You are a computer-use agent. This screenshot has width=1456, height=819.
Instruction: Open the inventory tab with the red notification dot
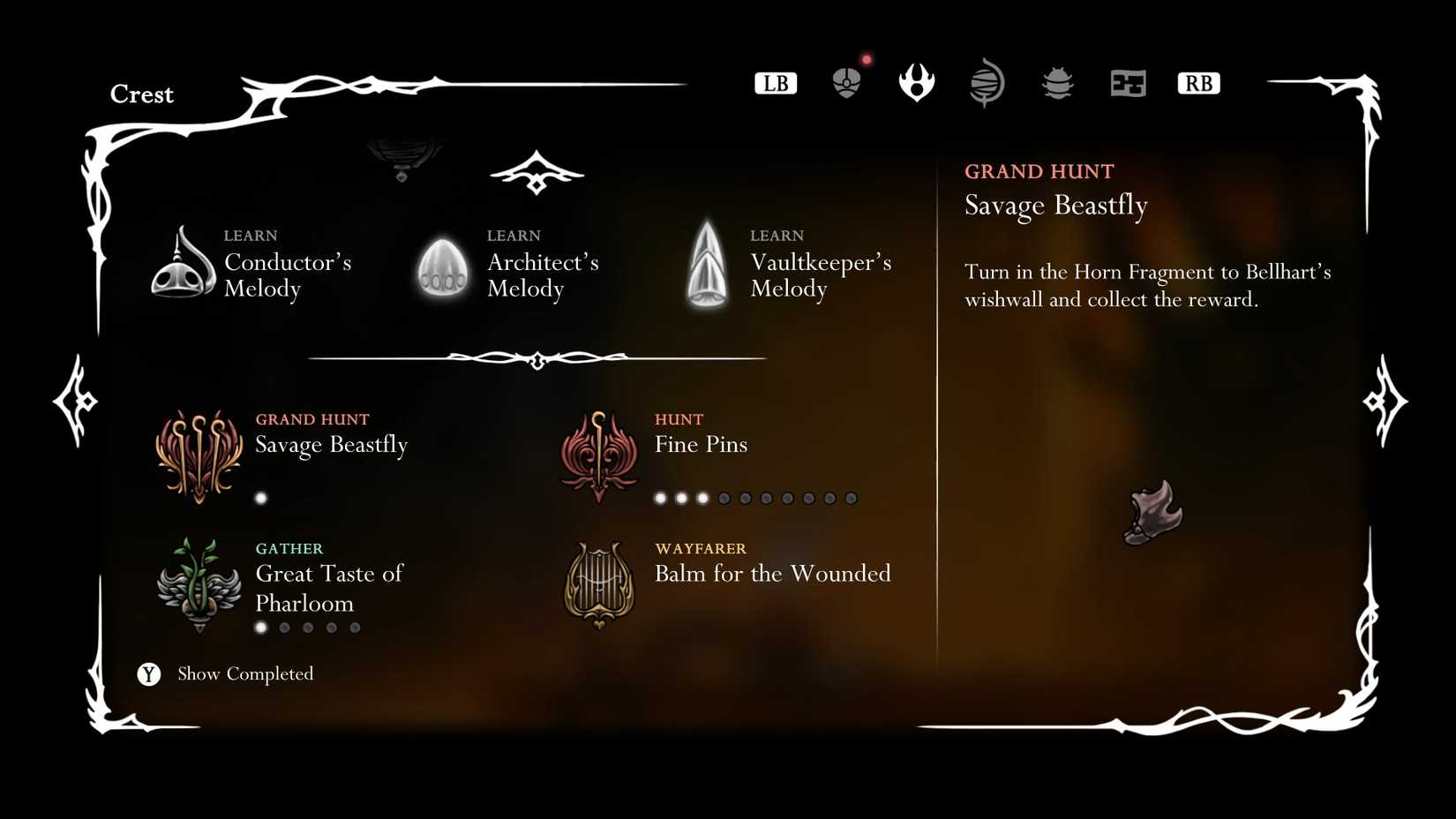(x=846, y=82)
